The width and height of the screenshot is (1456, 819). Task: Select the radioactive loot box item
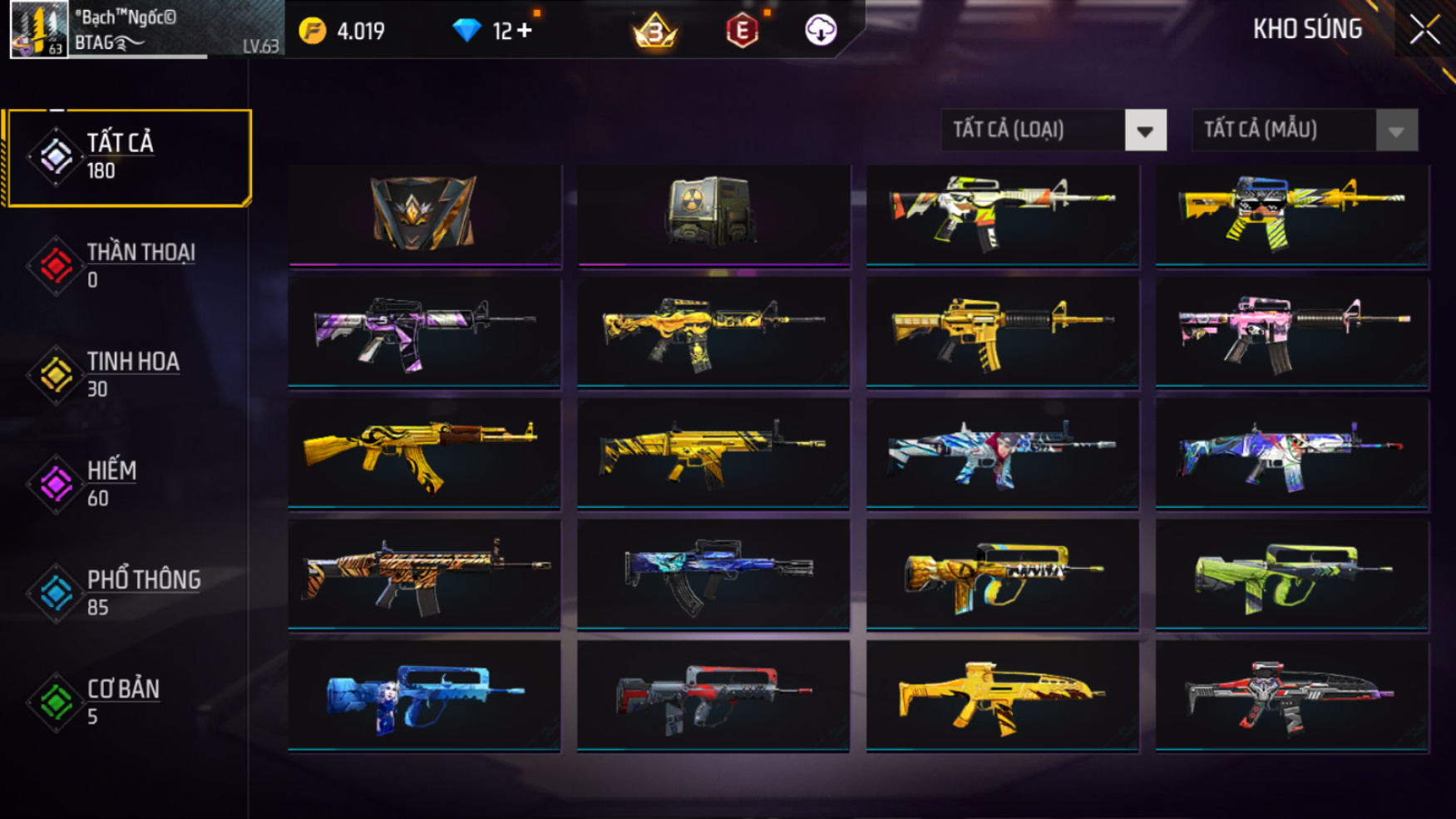coord(713,214)
